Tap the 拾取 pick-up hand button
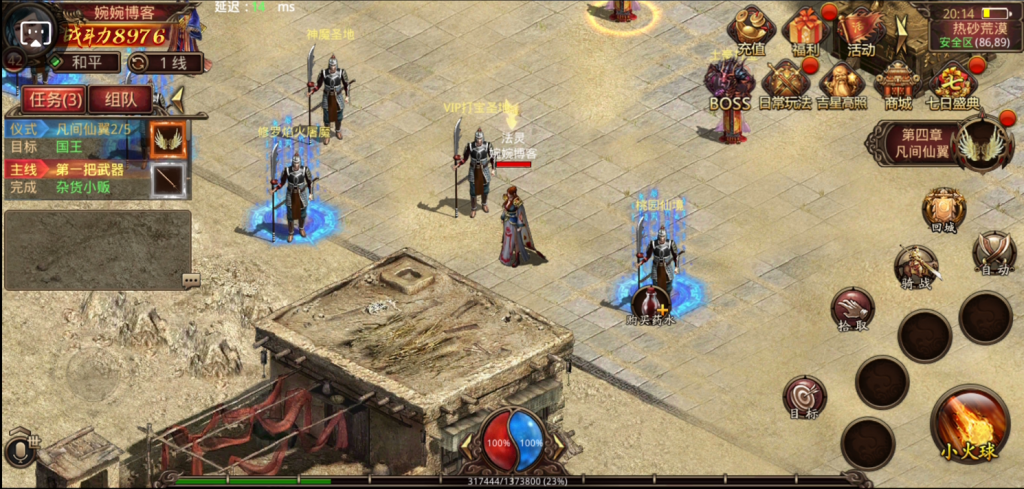This screenshot has width=1024, height=489. pos(852,308)
